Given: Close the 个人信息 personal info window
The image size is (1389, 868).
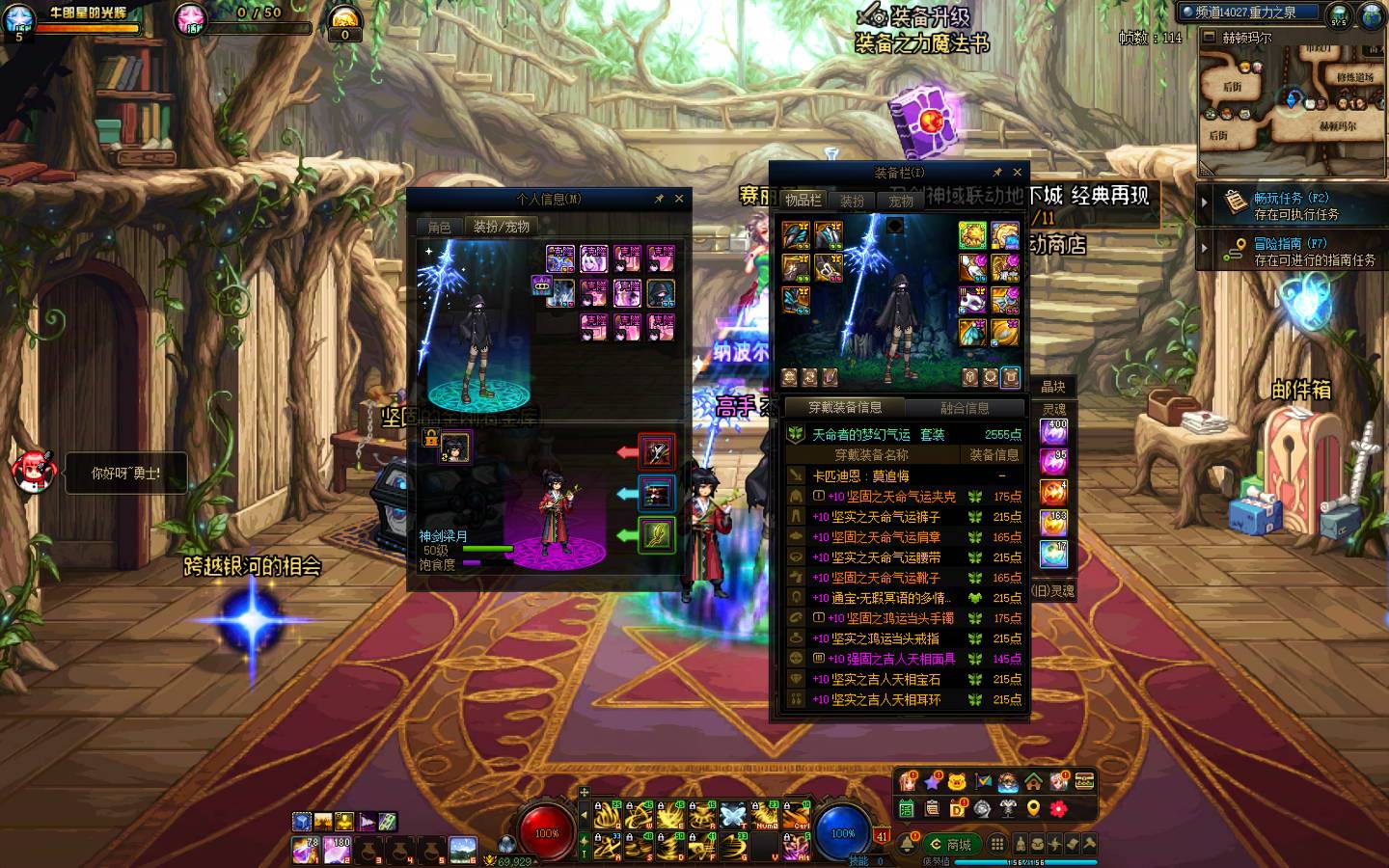Looking at the screenshot, I should click(x=679, y=199).
